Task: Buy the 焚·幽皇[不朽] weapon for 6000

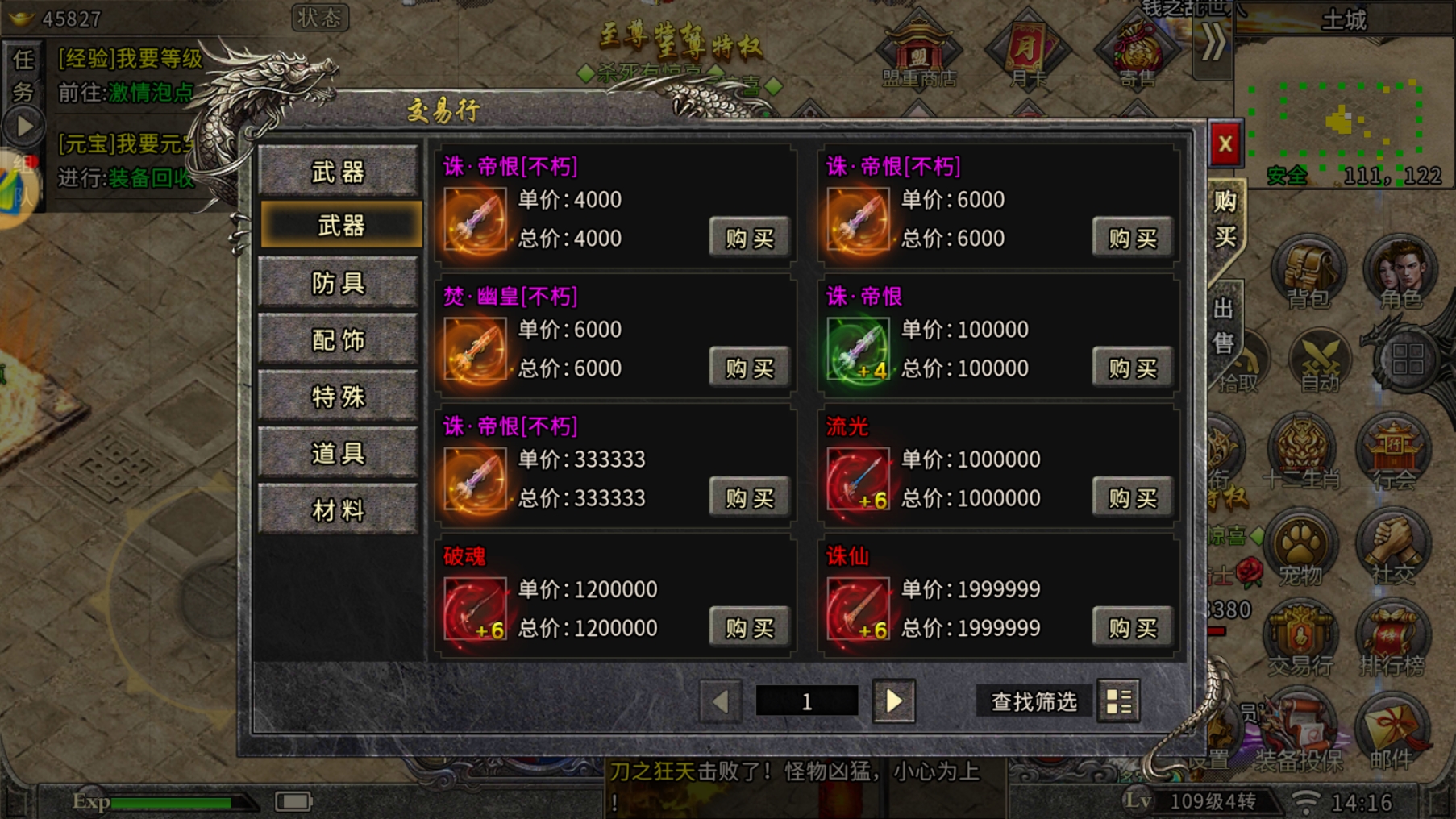Action: click(x=749, y=368)
